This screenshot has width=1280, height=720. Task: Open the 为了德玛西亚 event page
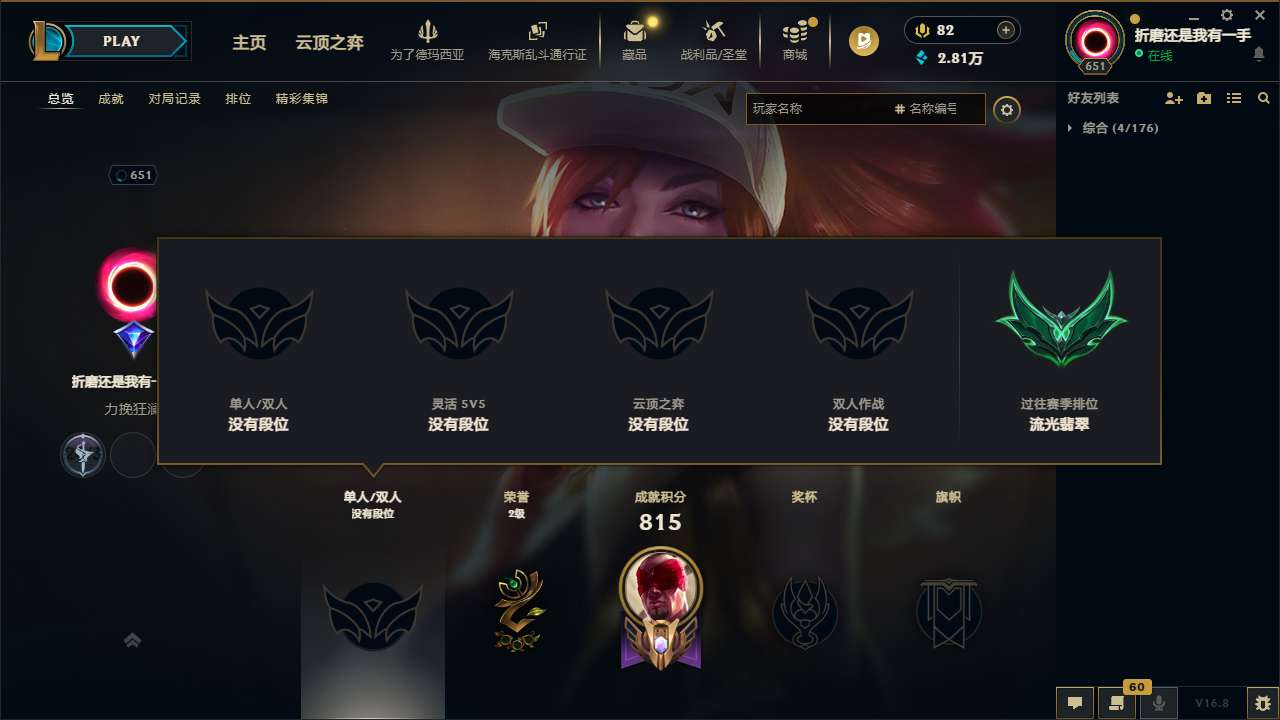430,40
